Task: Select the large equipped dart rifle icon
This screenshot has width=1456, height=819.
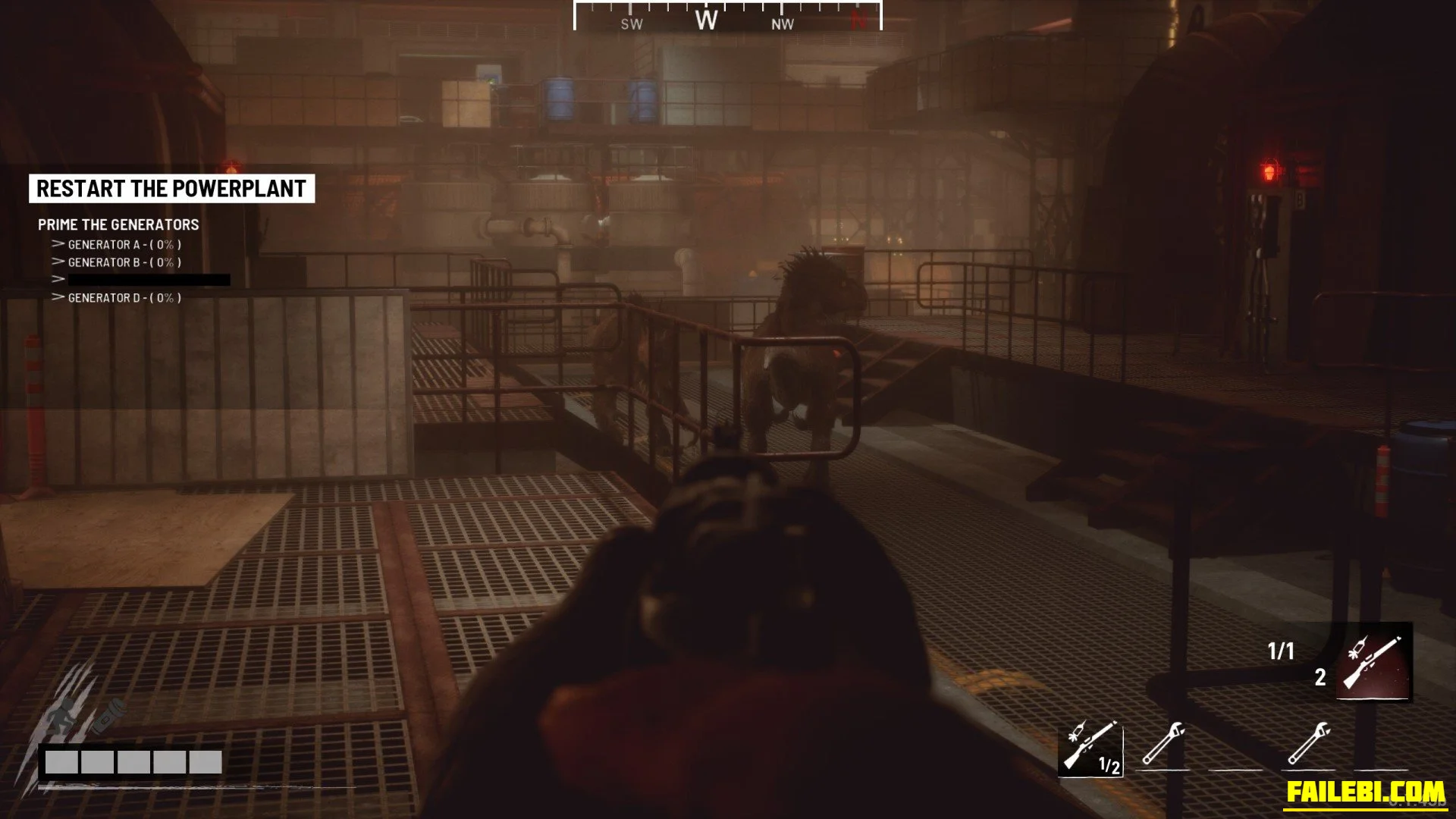Action: (1373, 662)
